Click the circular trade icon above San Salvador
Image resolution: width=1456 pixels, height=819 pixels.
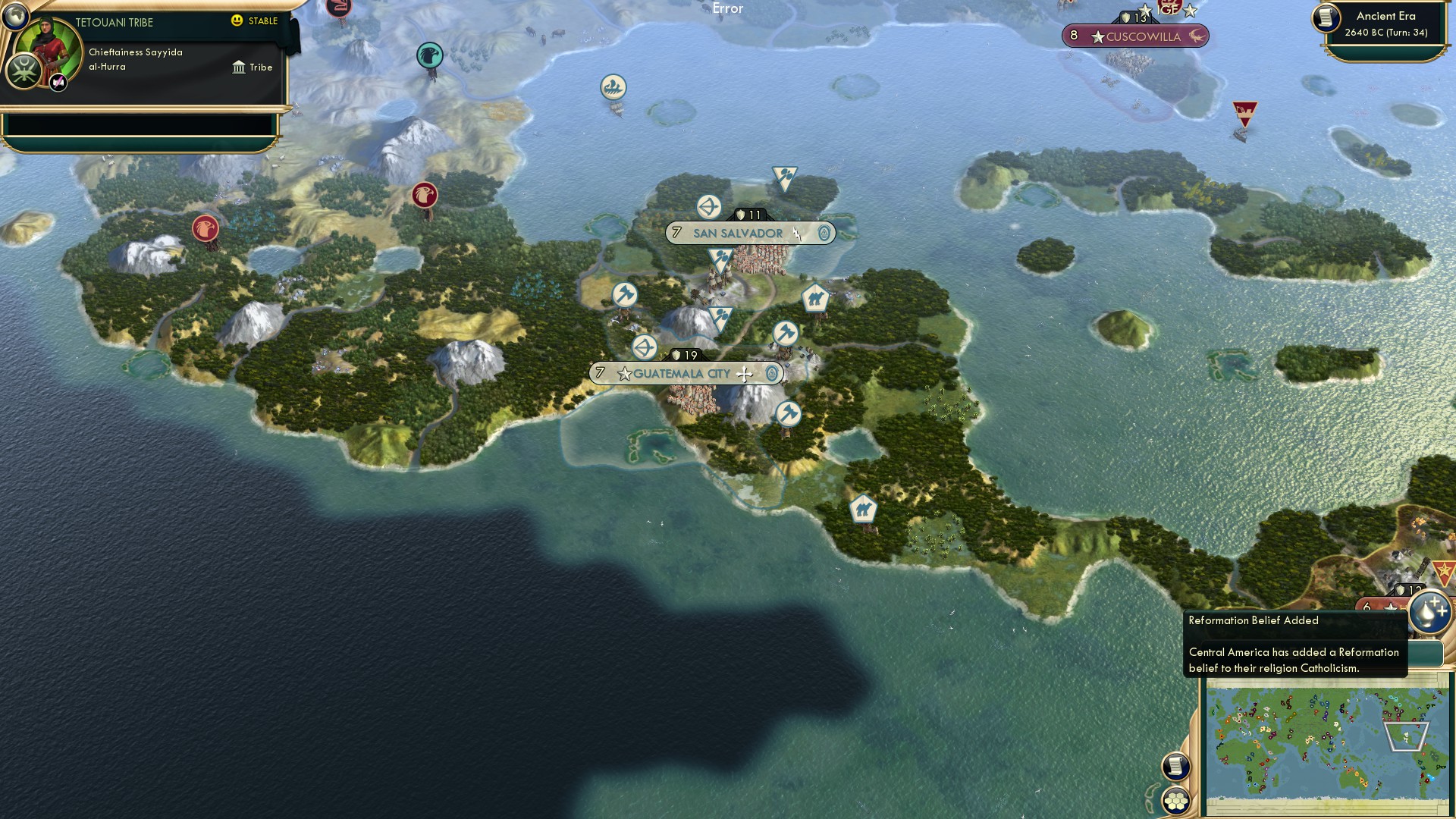[x=708, y=206]
